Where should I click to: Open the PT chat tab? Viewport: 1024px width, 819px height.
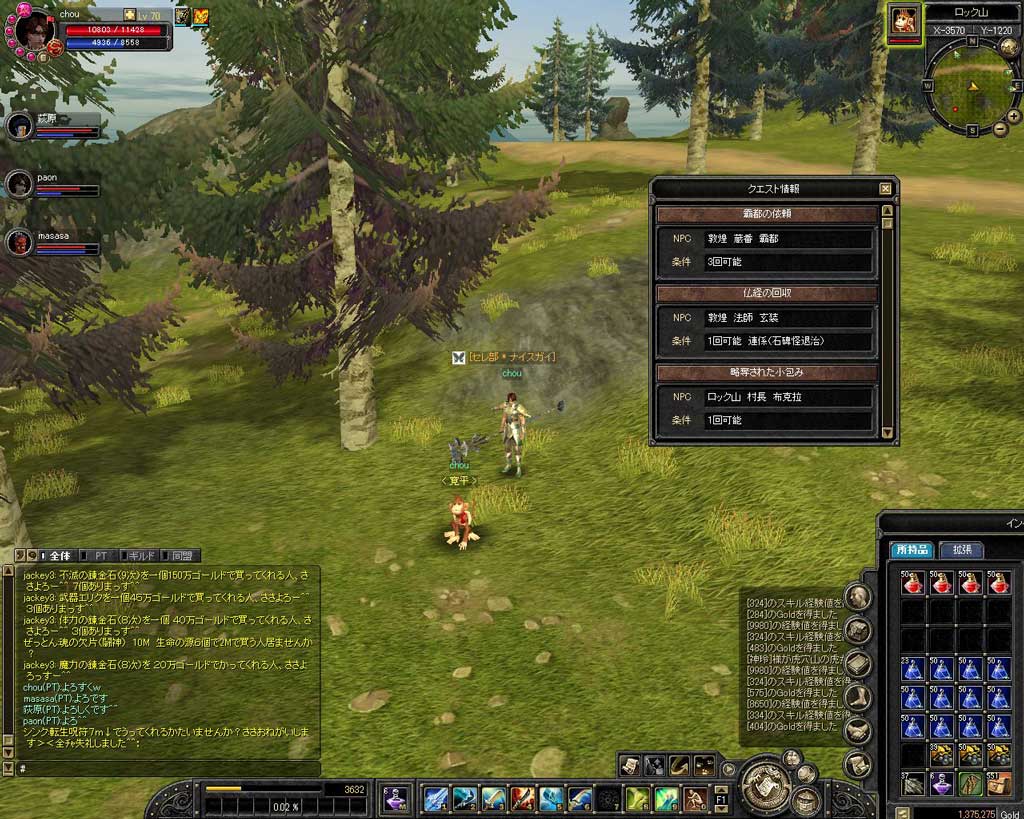click(x=100, y=555)
